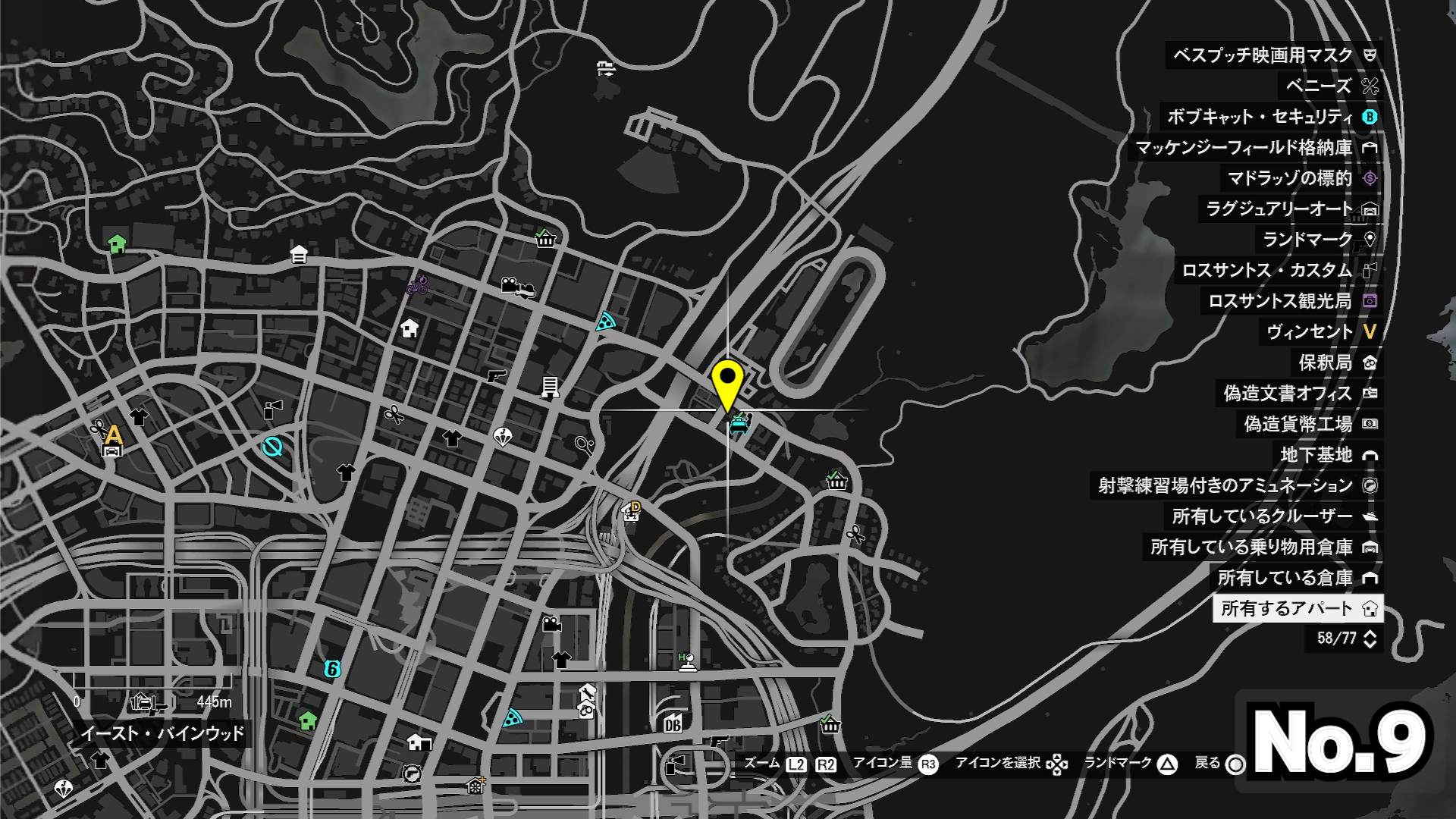Image resolution: width=1456 pixels, height=819 pixels.
Task: Choose ラグジュアリーオート in the legend
Action: (x=1279, y=209)
